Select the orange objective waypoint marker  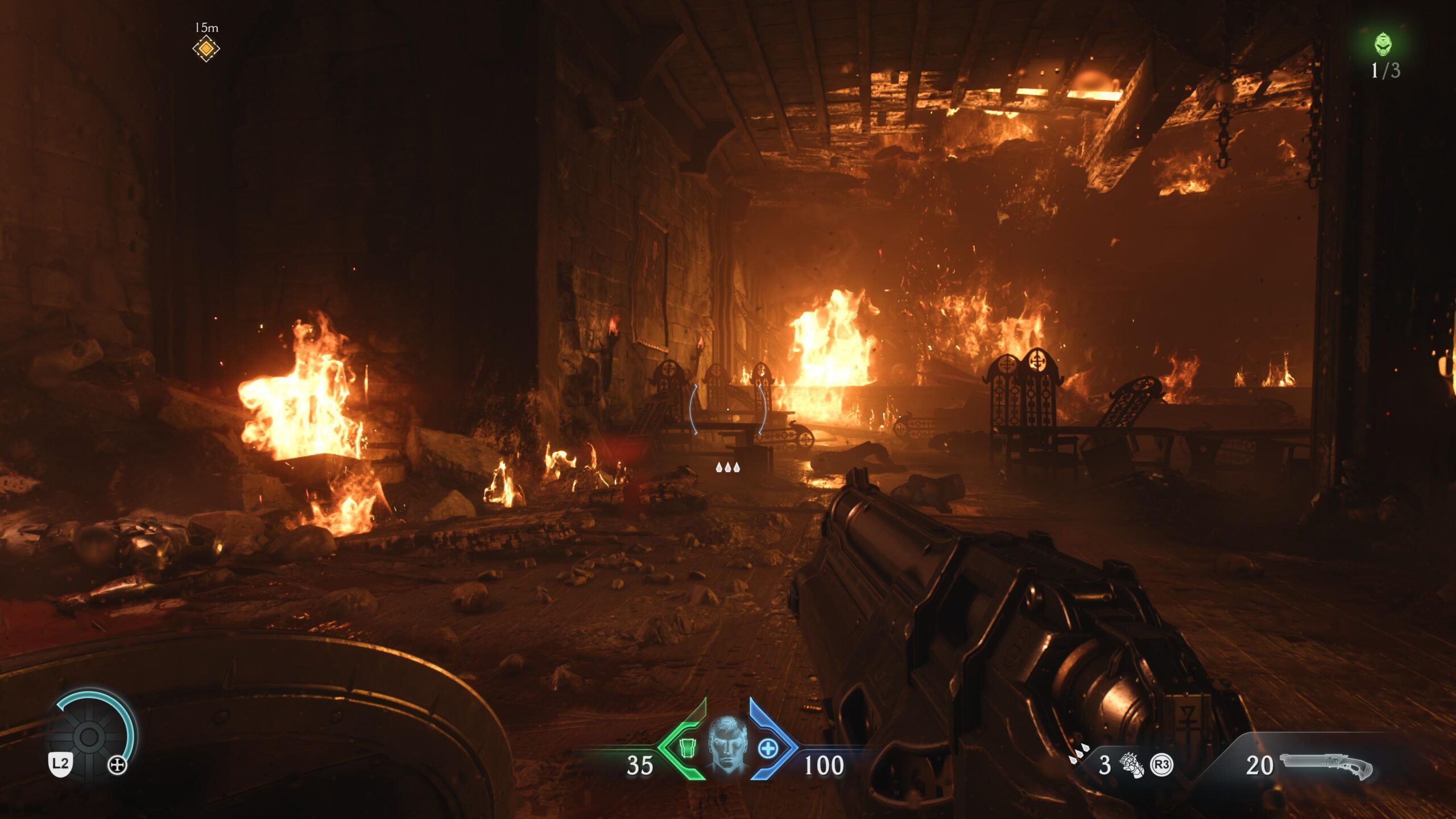(x=206, y=49)
